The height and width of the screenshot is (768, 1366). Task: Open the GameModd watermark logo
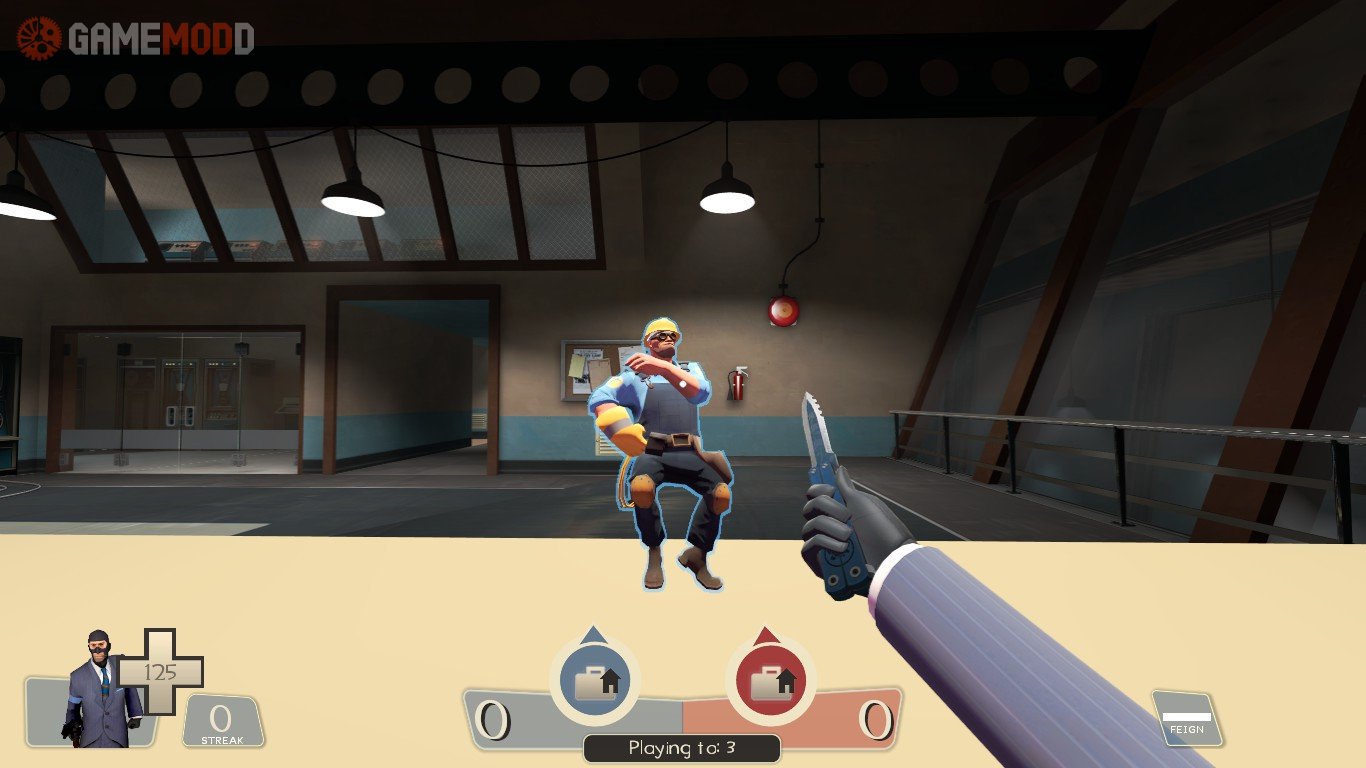pyautogui.click(x=136, y=38)
